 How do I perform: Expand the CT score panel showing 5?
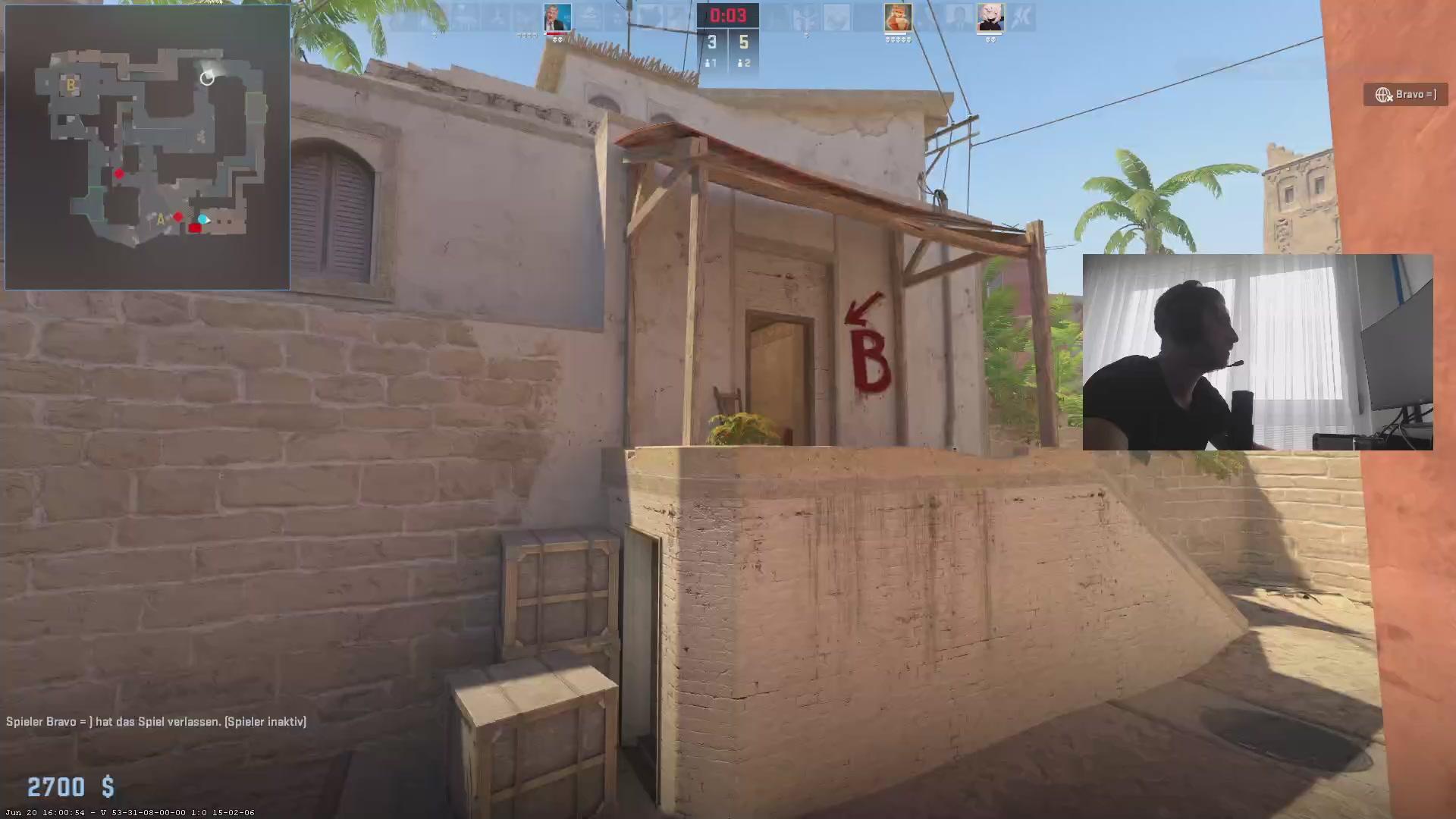click(744, 42)
